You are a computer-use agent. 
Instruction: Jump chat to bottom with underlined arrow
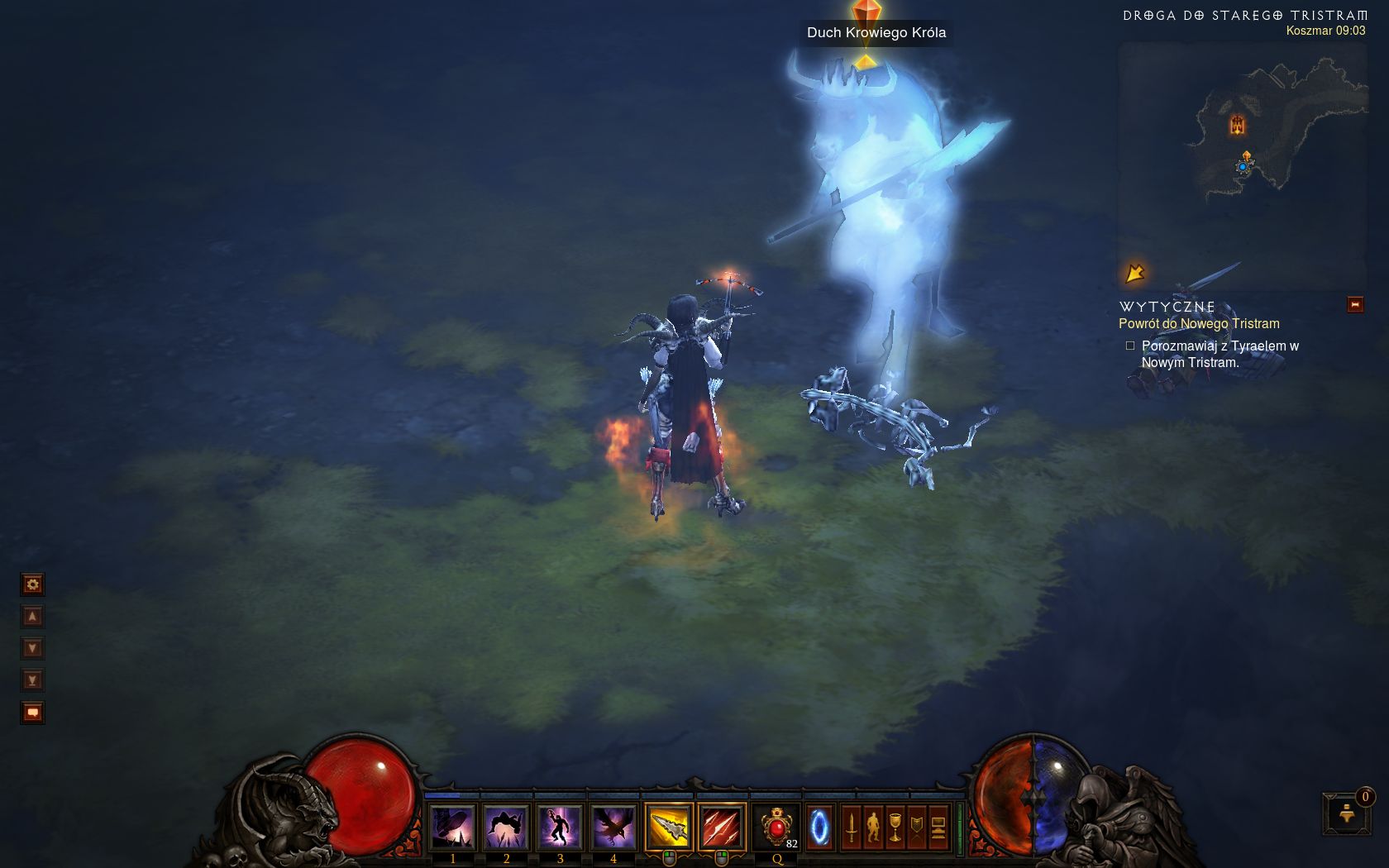click(32, 680)
